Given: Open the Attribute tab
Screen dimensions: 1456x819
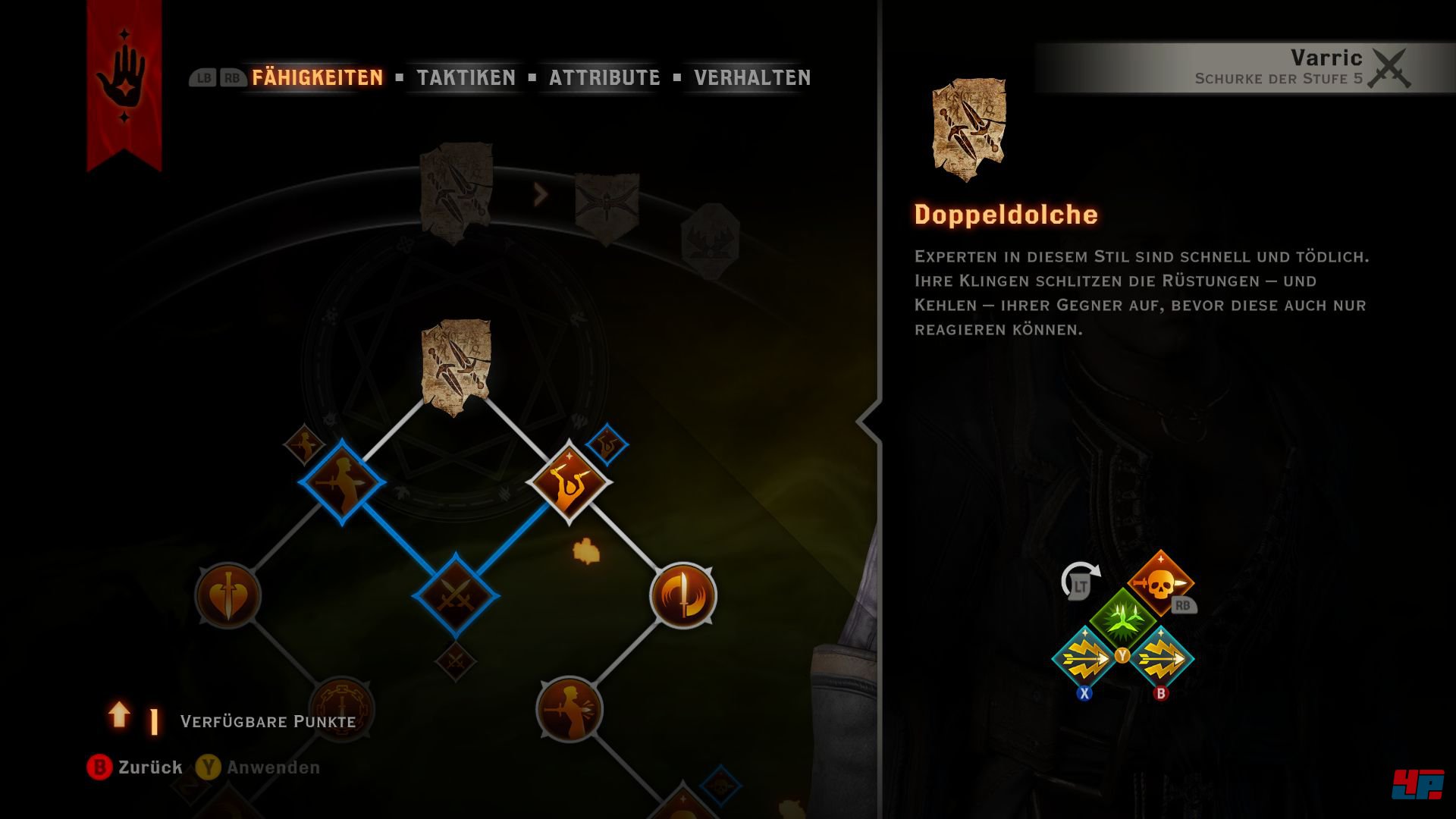Looking at the screenshot, I should [604, 76].
